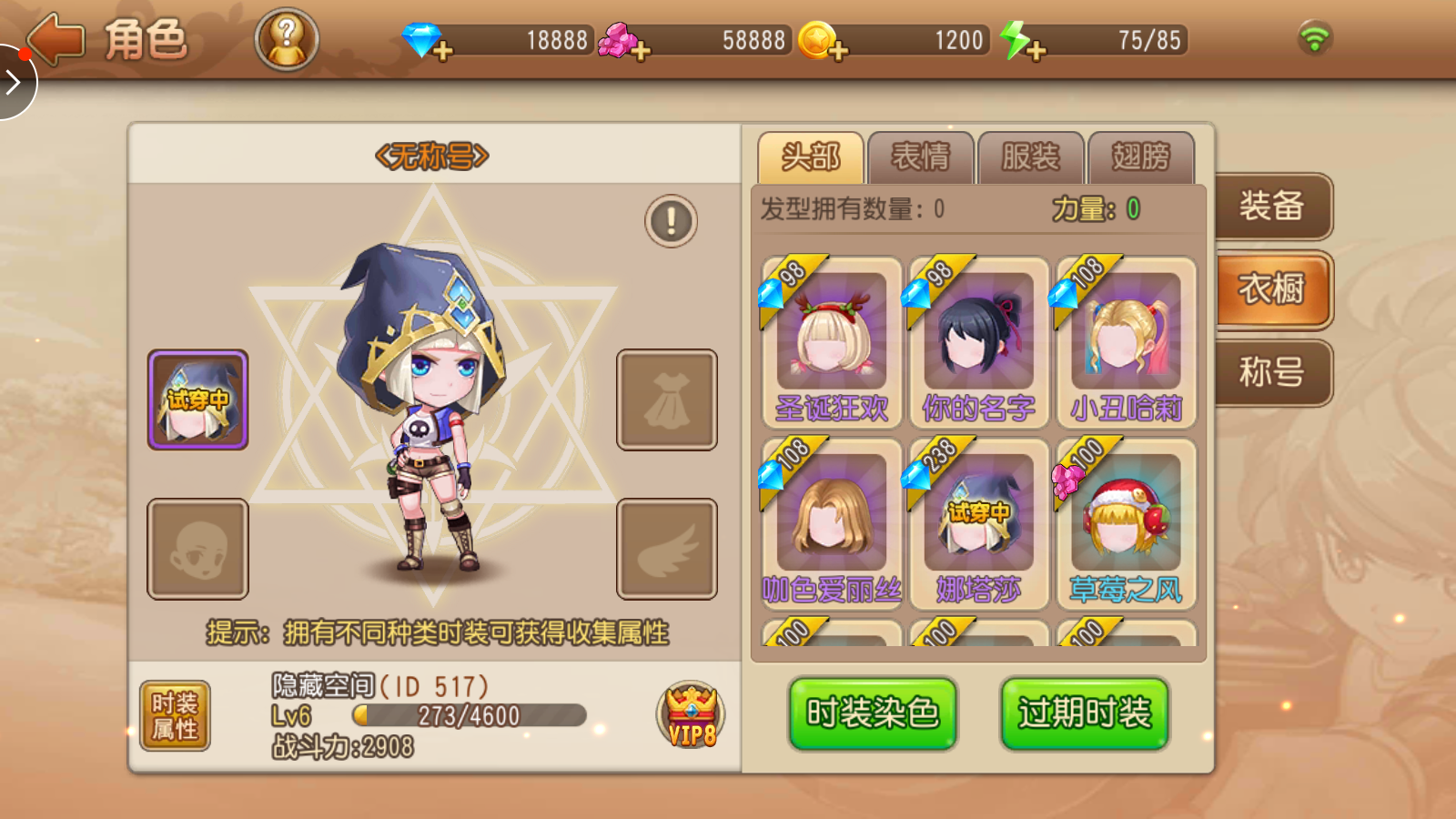This screenshot has width=1456, height=819.
Task: Select the 草莓之风 hairstyle
Action: coord(1126,523)
